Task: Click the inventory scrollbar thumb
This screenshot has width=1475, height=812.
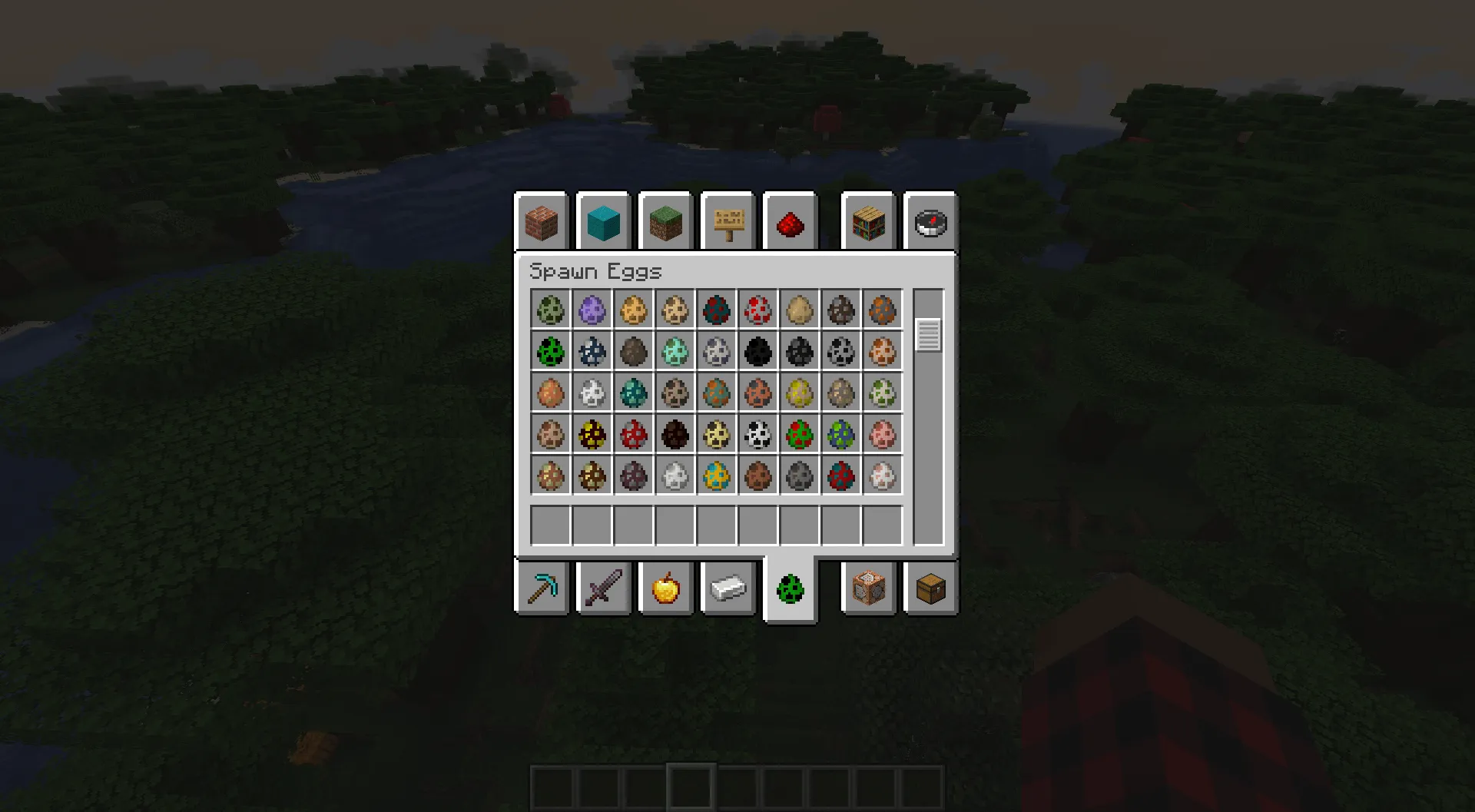Action: click(928, 334)
